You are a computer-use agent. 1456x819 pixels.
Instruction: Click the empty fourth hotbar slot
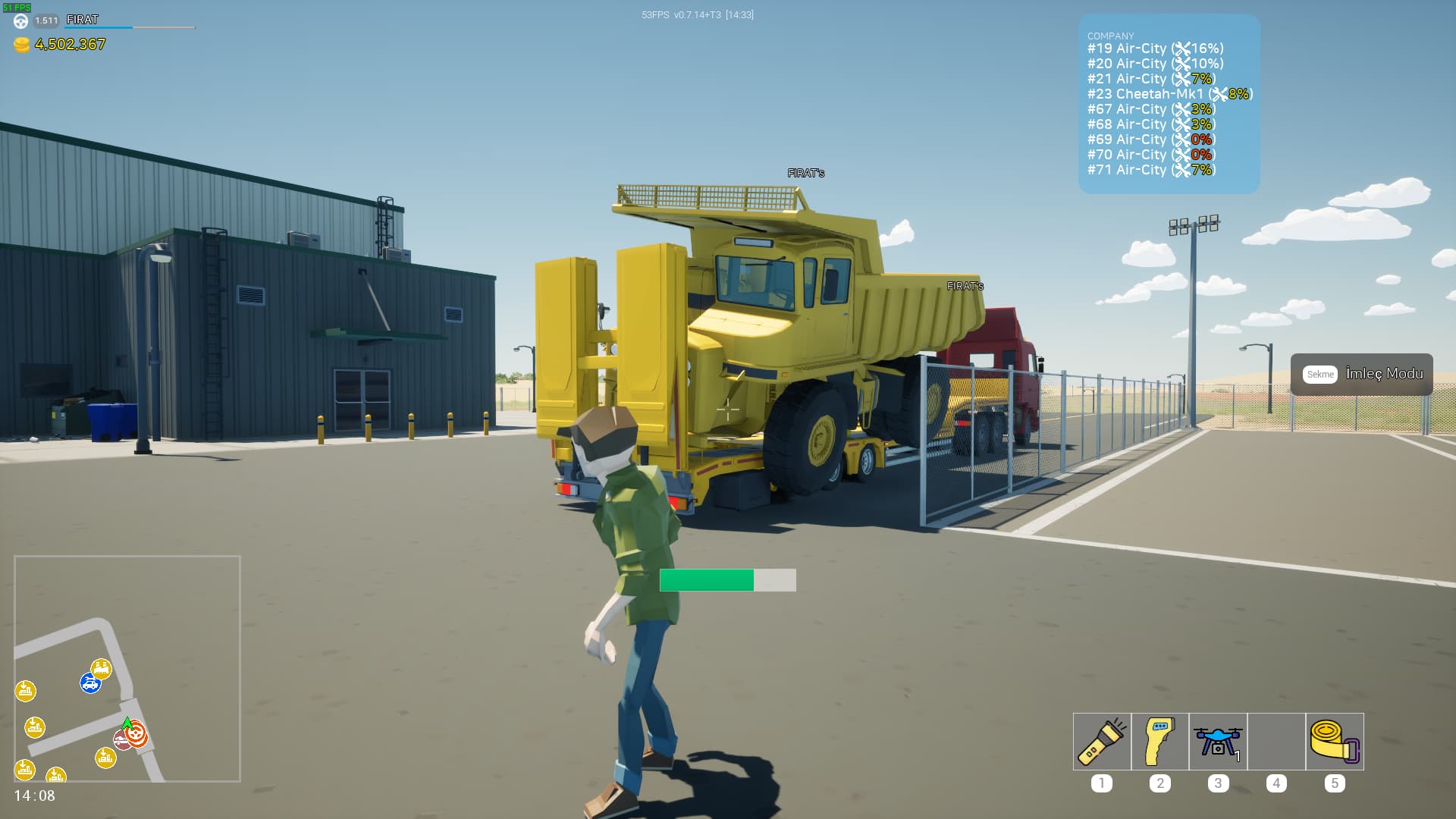click(x=1276, y=742)
